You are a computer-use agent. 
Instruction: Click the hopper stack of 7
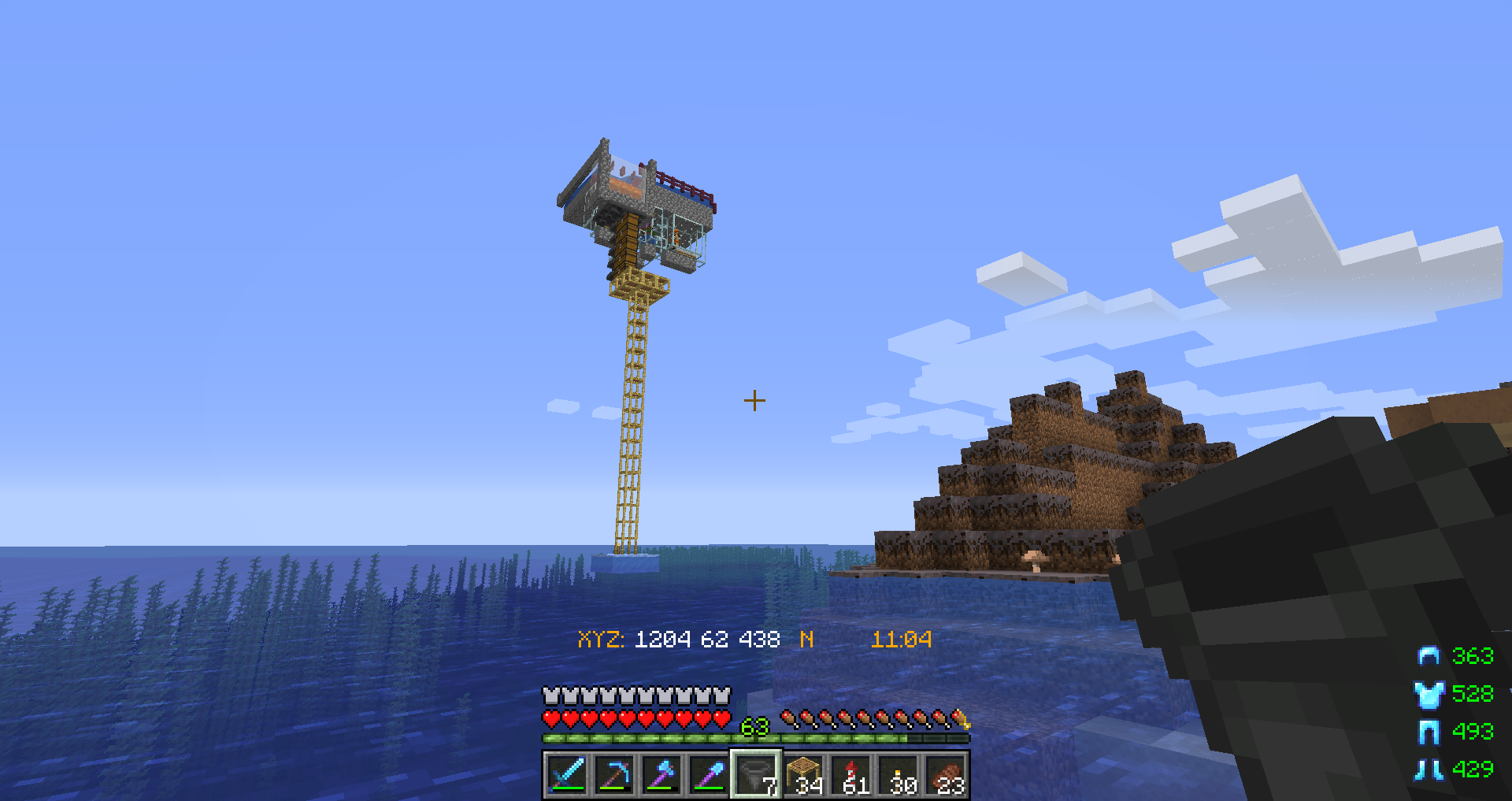(x=756, y=775)
